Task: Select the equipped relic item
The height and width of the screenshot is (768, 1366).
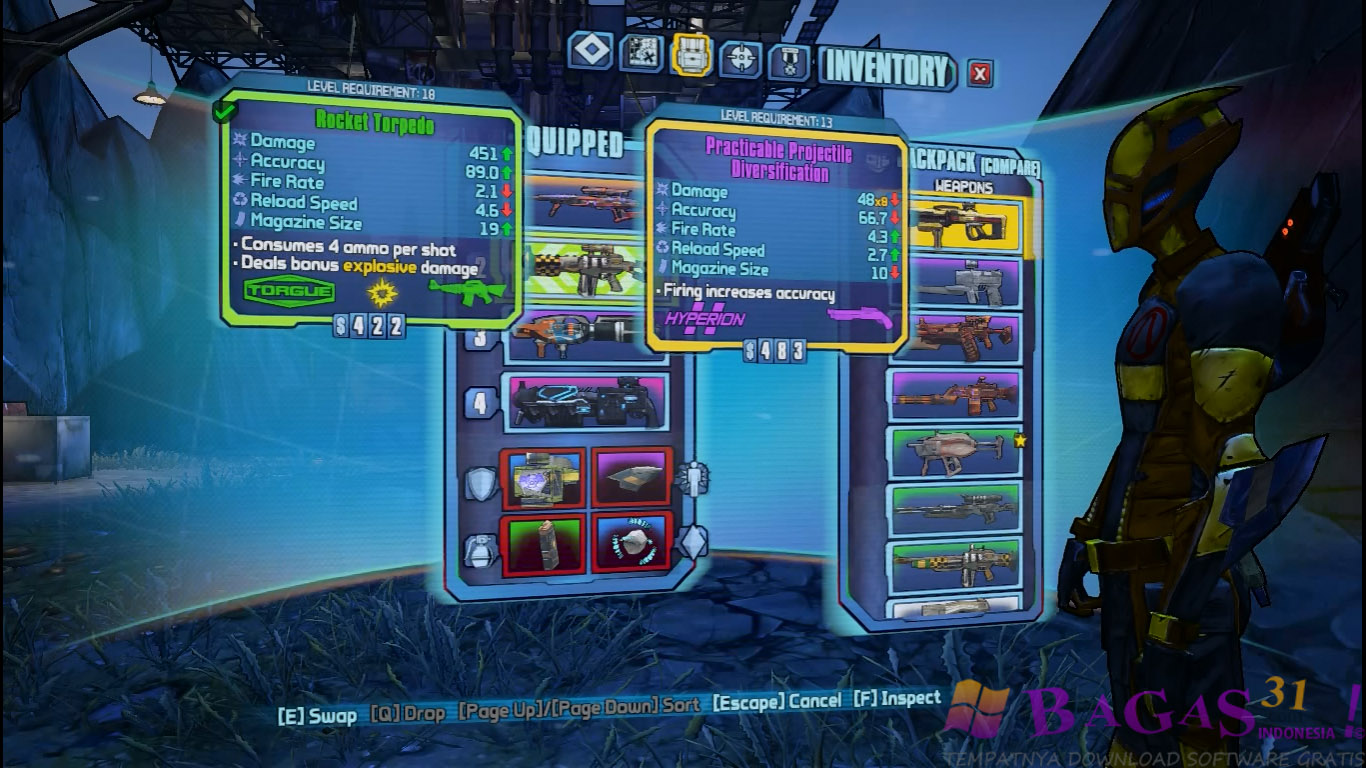Action: click(630, 543)
